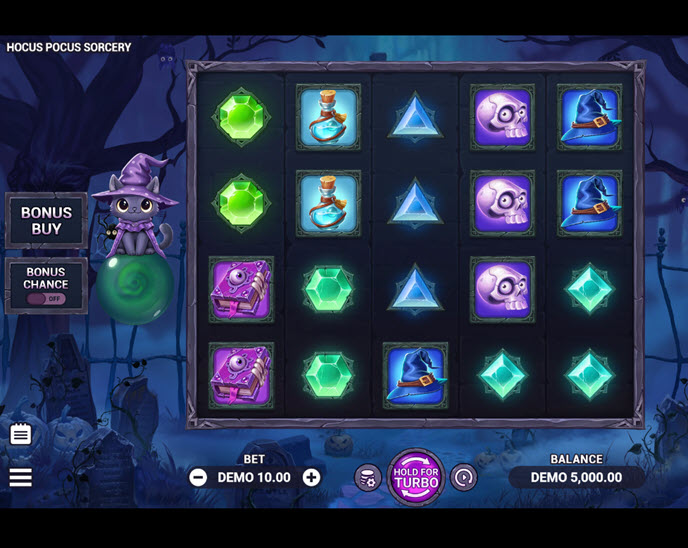Open the Bonus Buy menu
The image size is (688, 548).
click(x=46, y=220)
